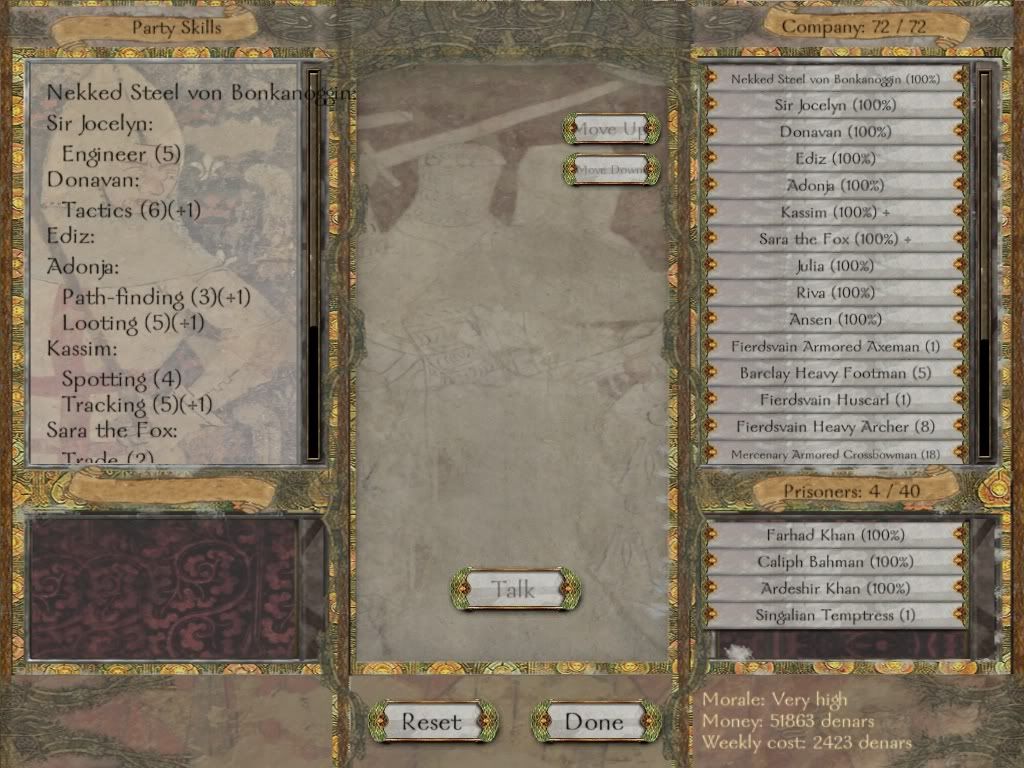Select Kassim in the company roster

click(x=835, y=212)
